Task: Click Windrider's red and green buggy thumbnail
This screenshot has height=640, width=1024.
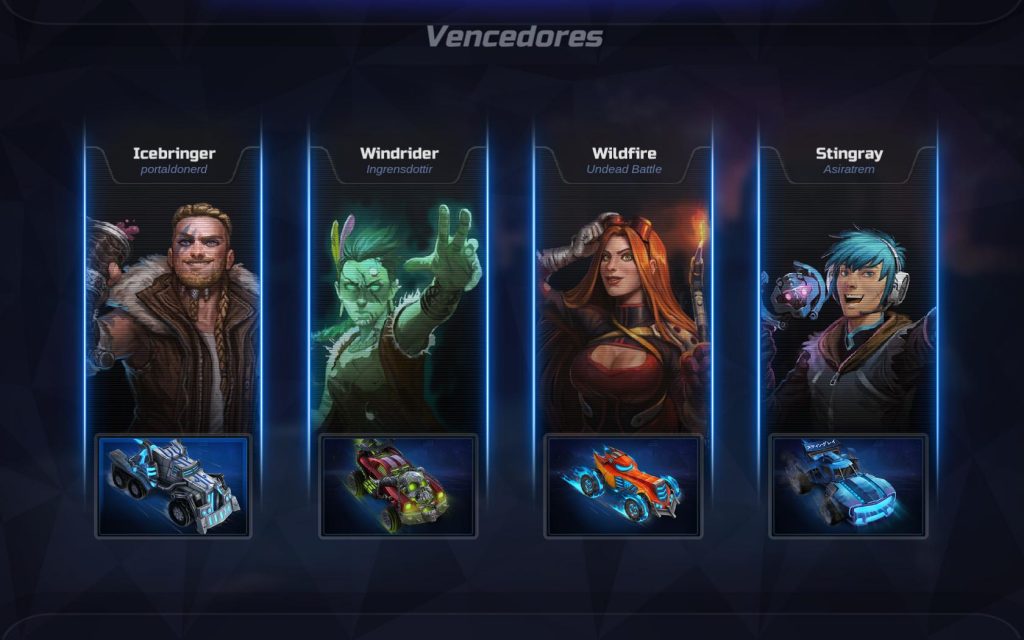Action: point(398,486)
